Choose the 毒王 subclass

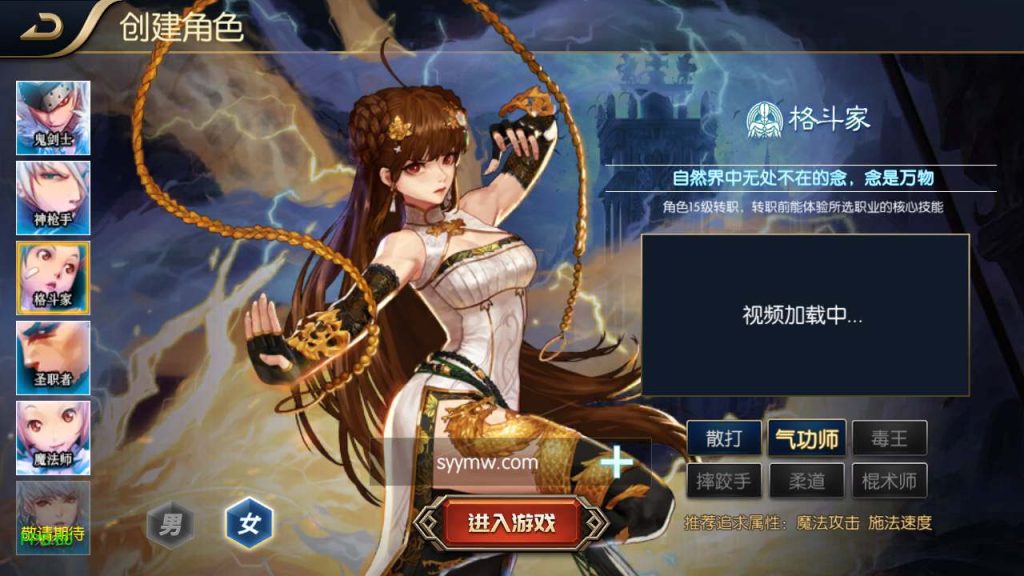point(889,438)
